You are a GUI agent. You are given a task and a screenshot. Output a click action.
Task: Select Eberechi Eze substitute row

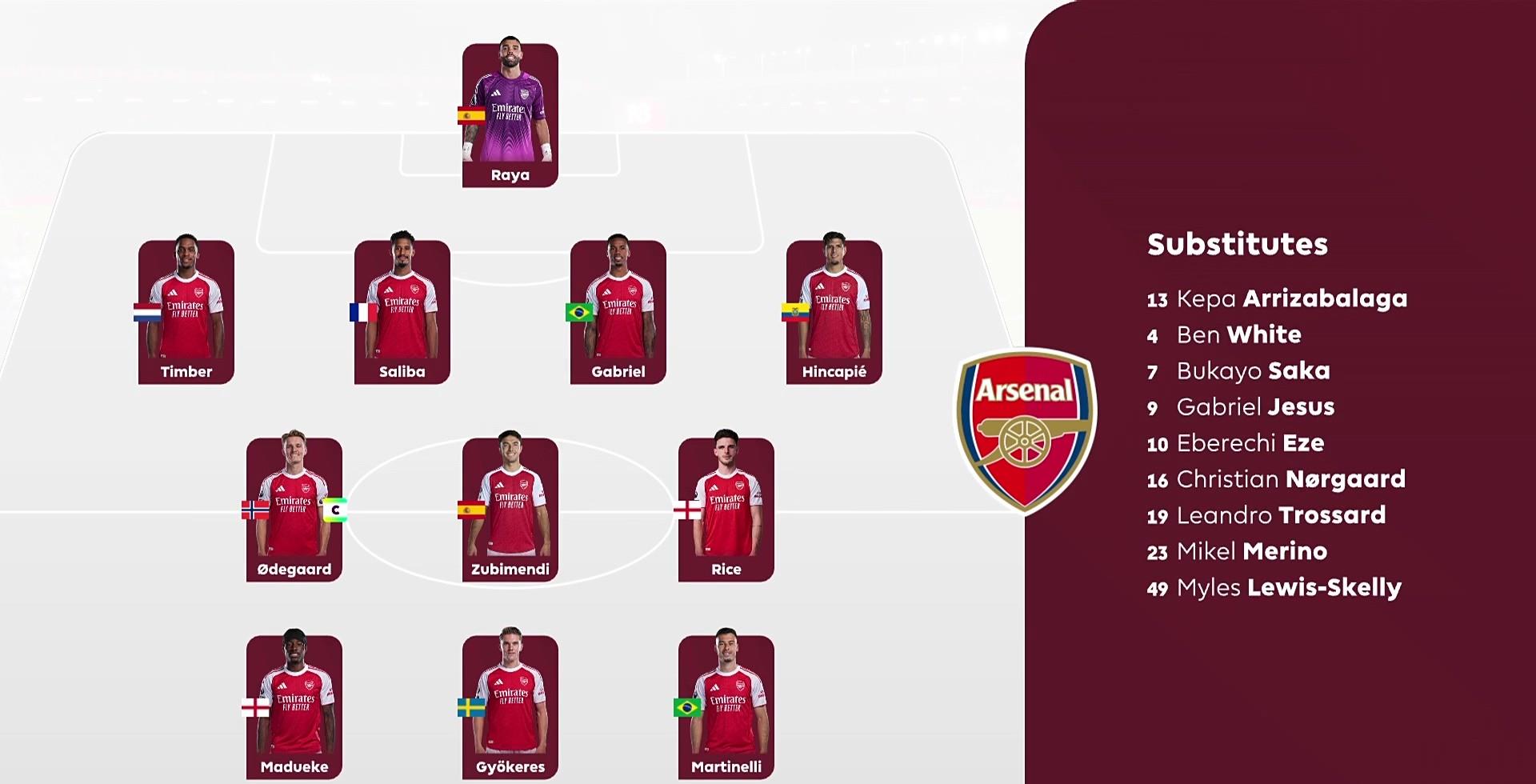tap(1235, 443)
